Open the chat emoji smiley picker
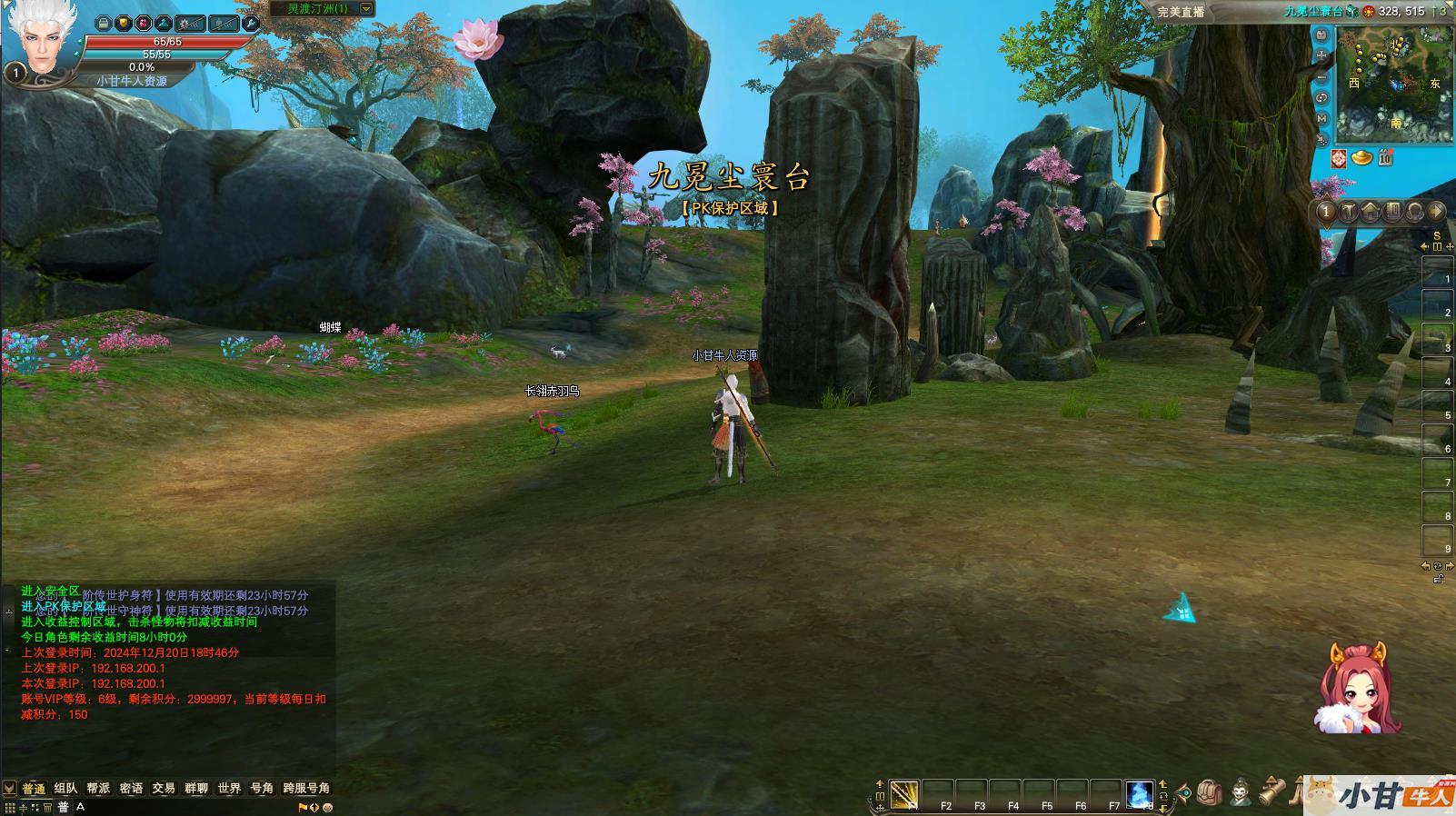The image size is (1456, 816). point(327,807)
